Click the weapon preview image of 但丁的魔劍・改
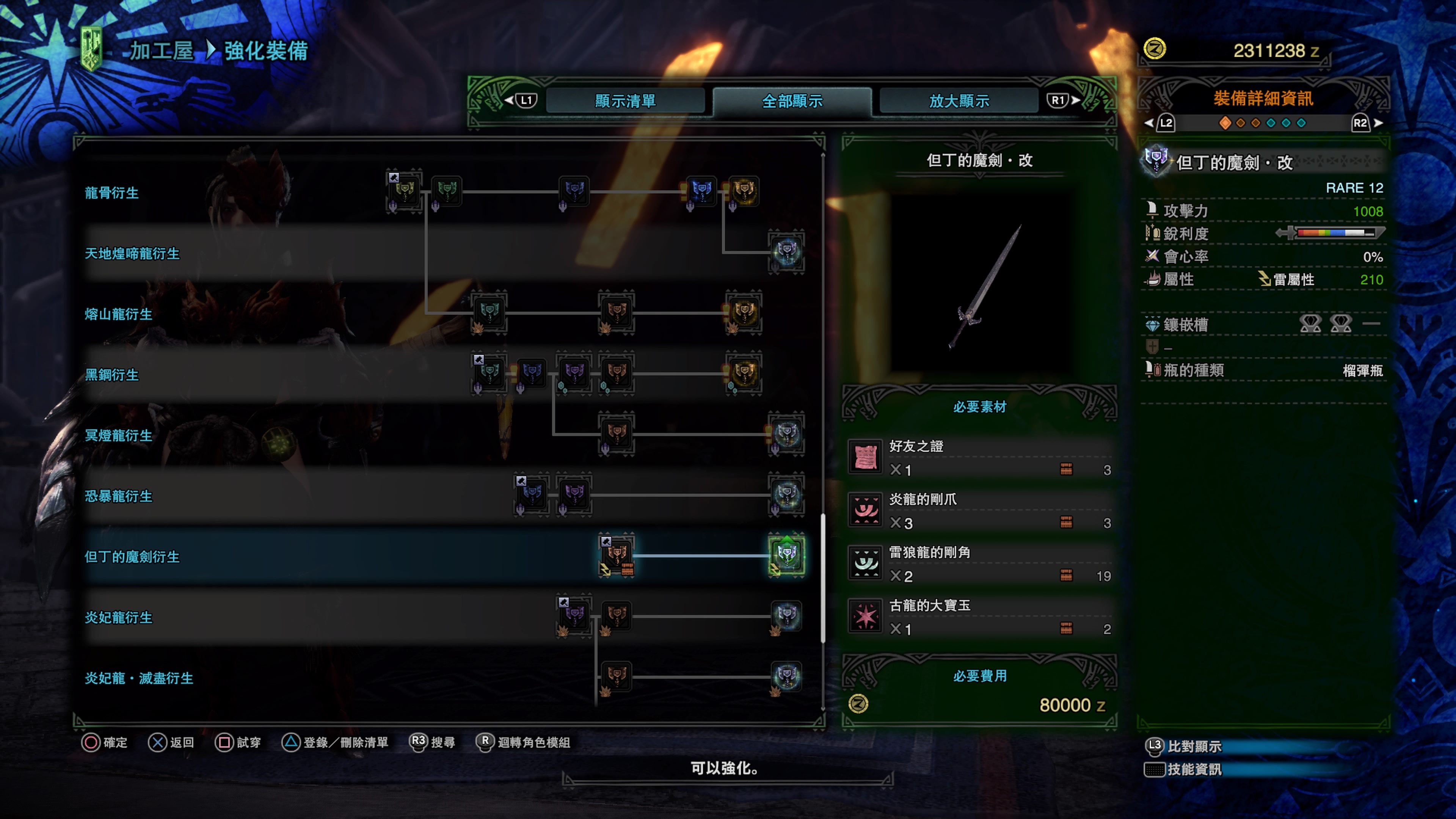 click(981, 286)
